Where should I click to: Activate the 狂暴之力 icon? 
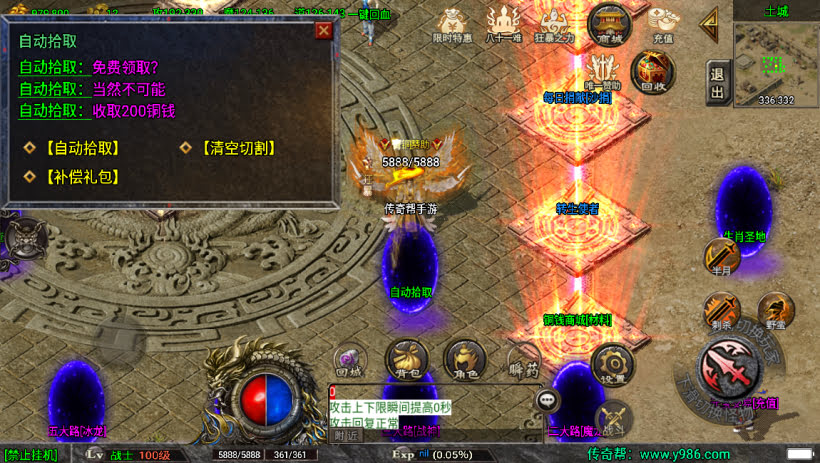(x=556, y=22)
